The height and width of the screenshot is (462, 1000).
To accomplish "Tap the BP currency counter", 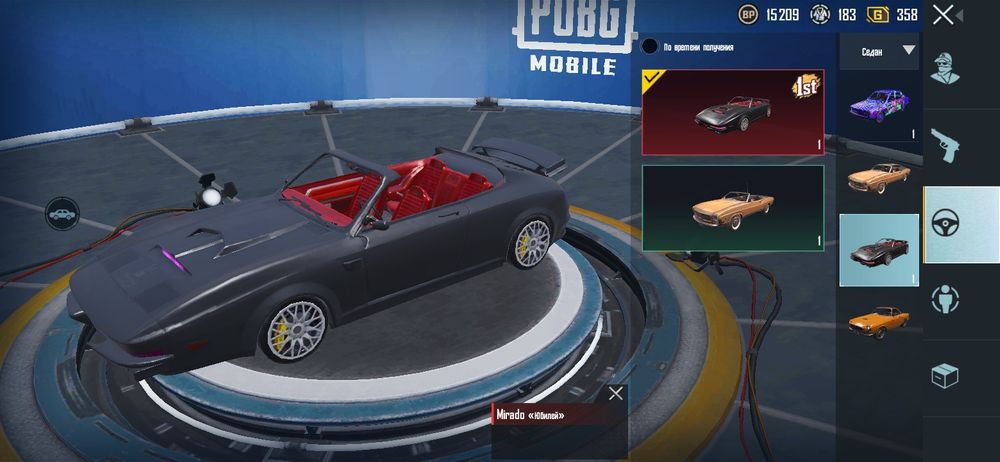I will (770, 15).
